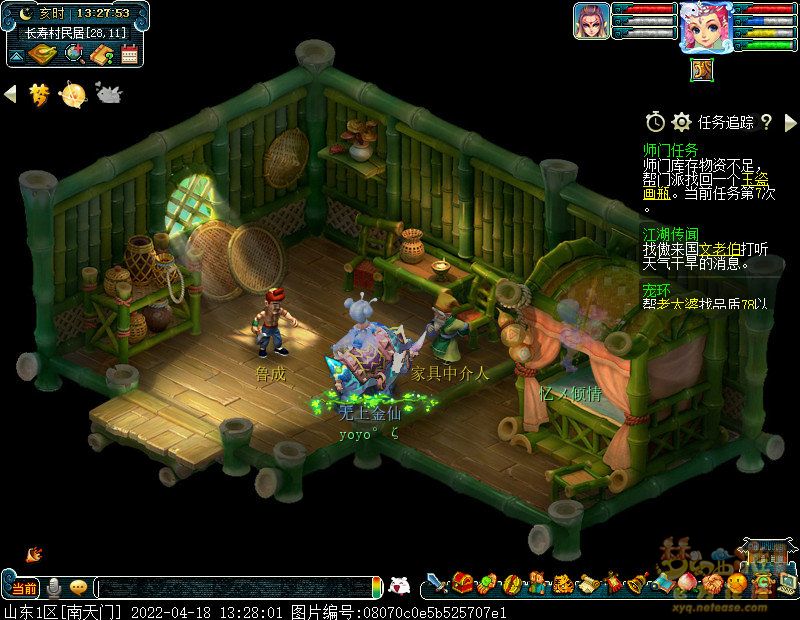Open the world map globe icon
800x620 pixels.
click(73, 54)
